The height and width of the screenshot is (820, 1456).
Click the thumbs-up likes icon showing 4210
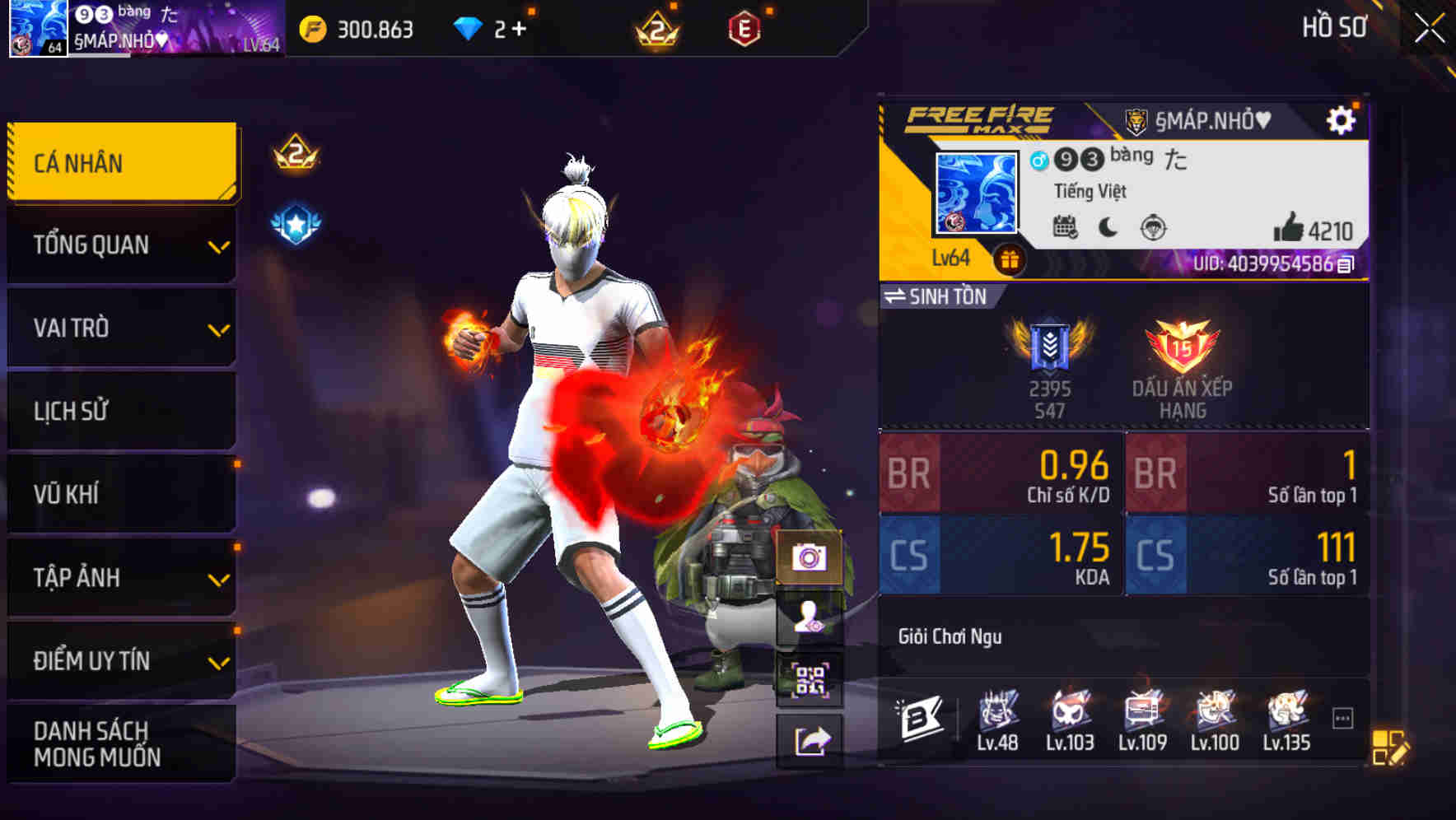click(1290, 226)
